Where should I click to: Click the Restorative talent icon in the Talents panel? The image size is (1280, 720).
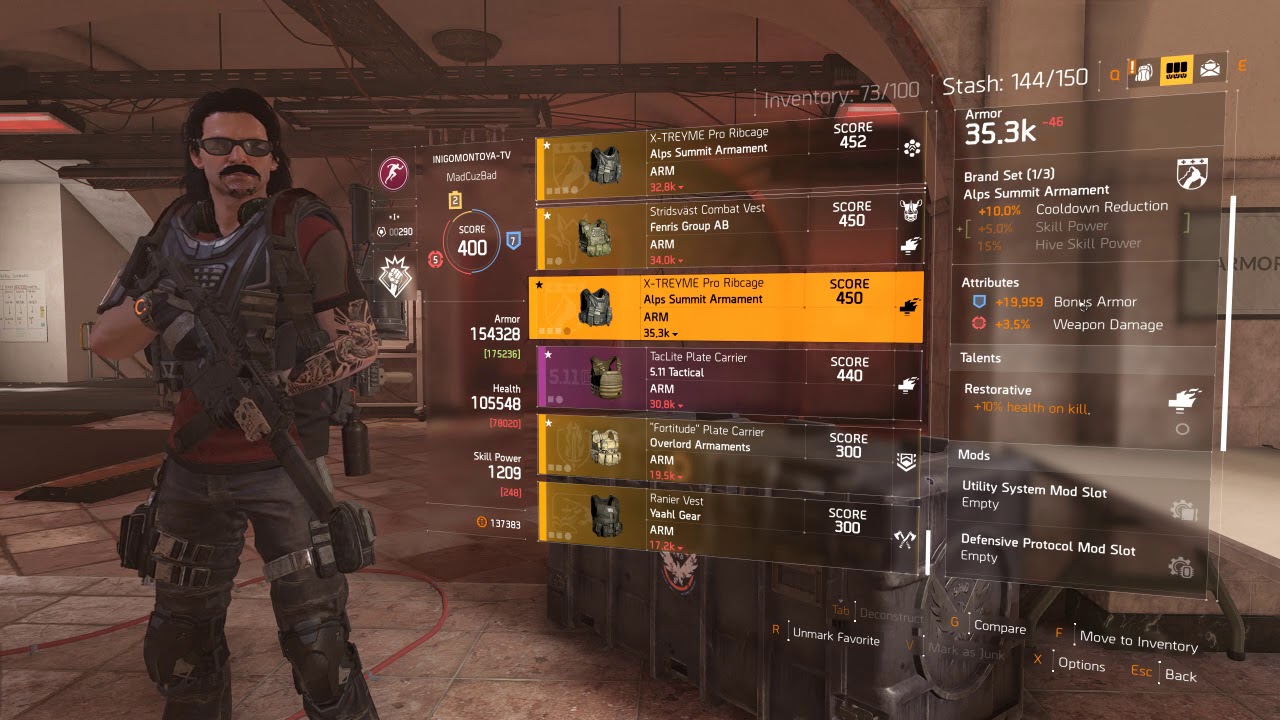(1182, 396)
